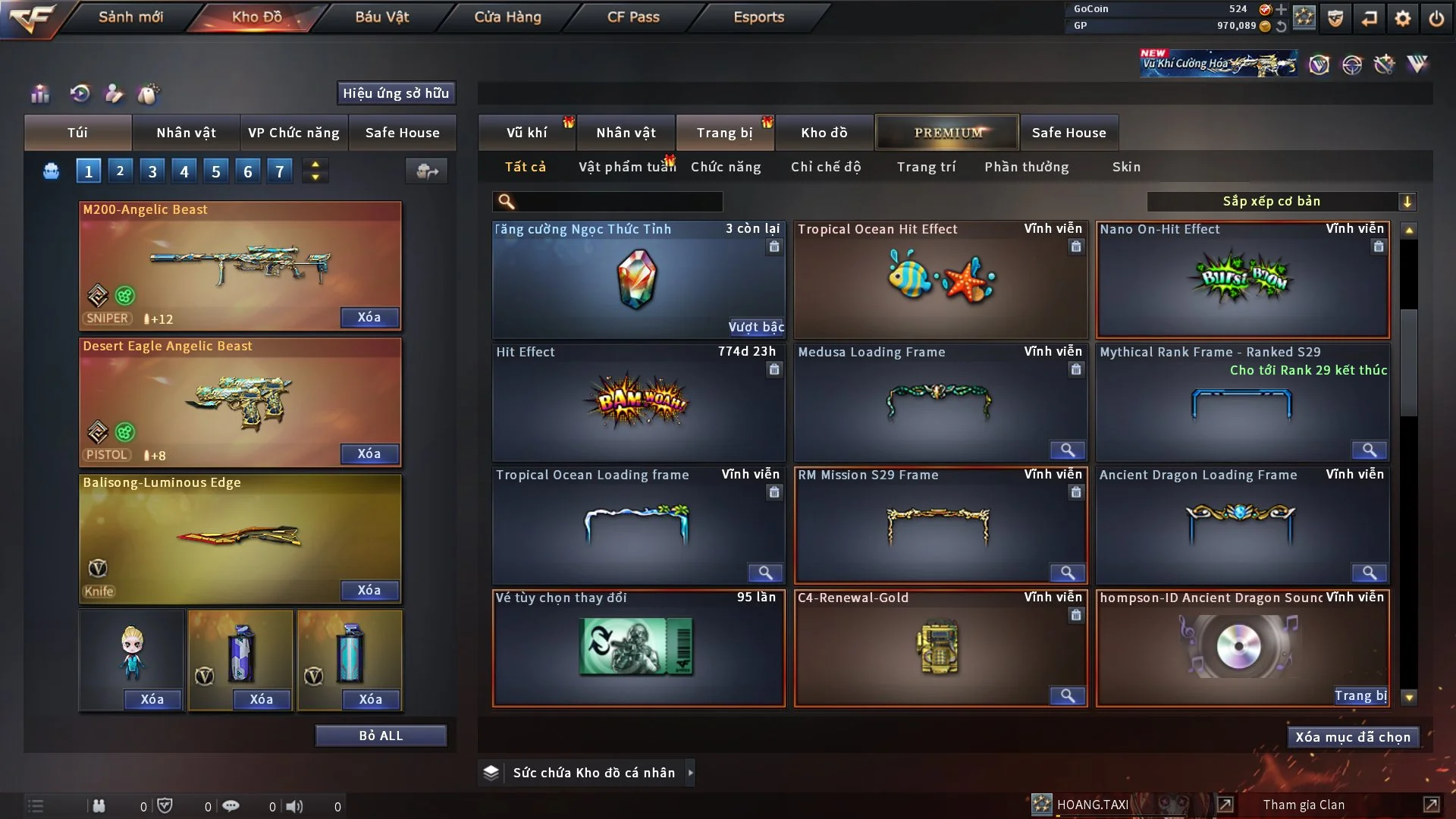Pick the C4-Renewal-Gold item
Image resolution: width=1456 pixels, height=819 pixels.
point(940,648)
